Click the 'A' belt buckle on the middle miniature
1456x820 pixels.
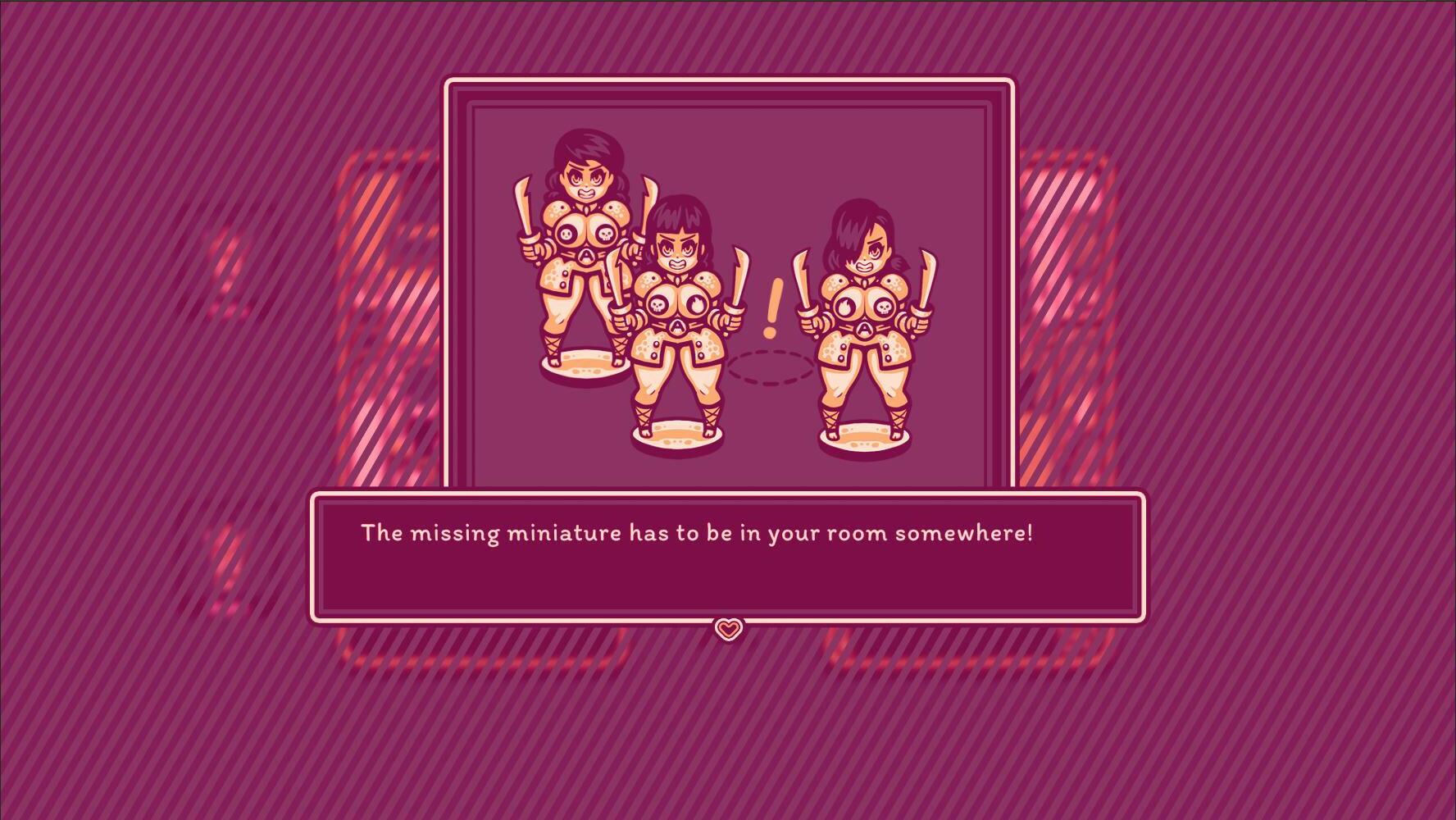click(678, 326)
